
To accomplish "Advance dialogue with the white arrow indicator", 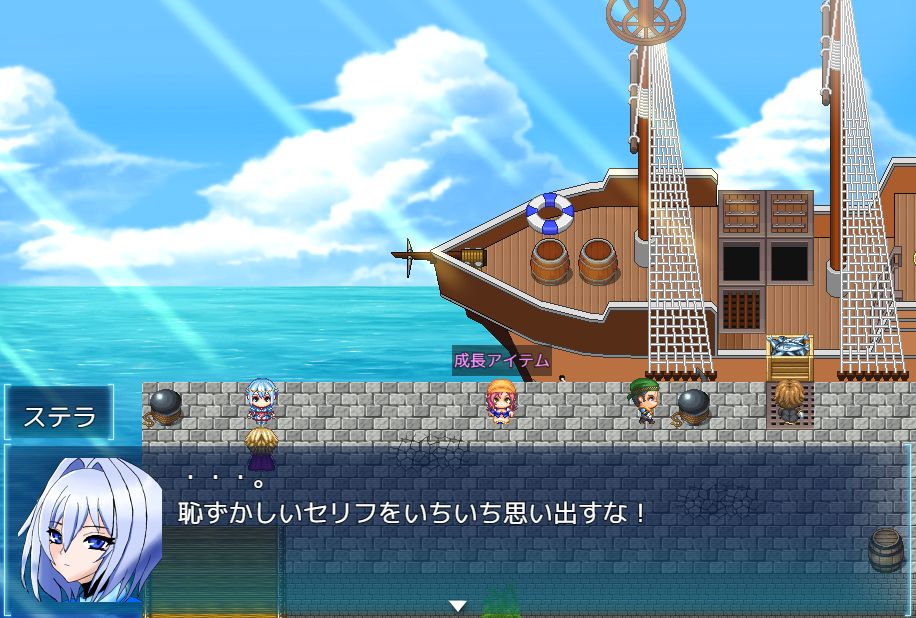I will click(458, 605).
